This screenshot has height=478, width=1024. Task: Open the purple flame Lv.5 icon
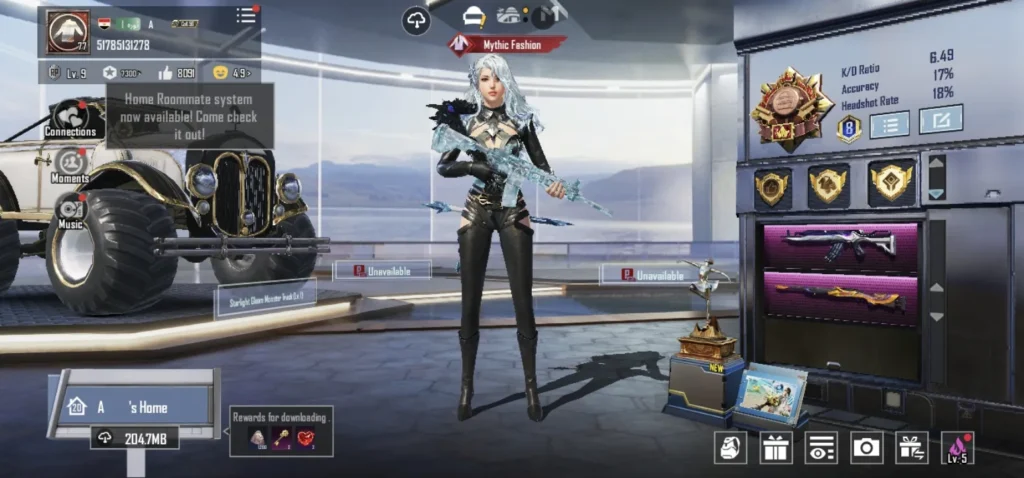point(957,447)
